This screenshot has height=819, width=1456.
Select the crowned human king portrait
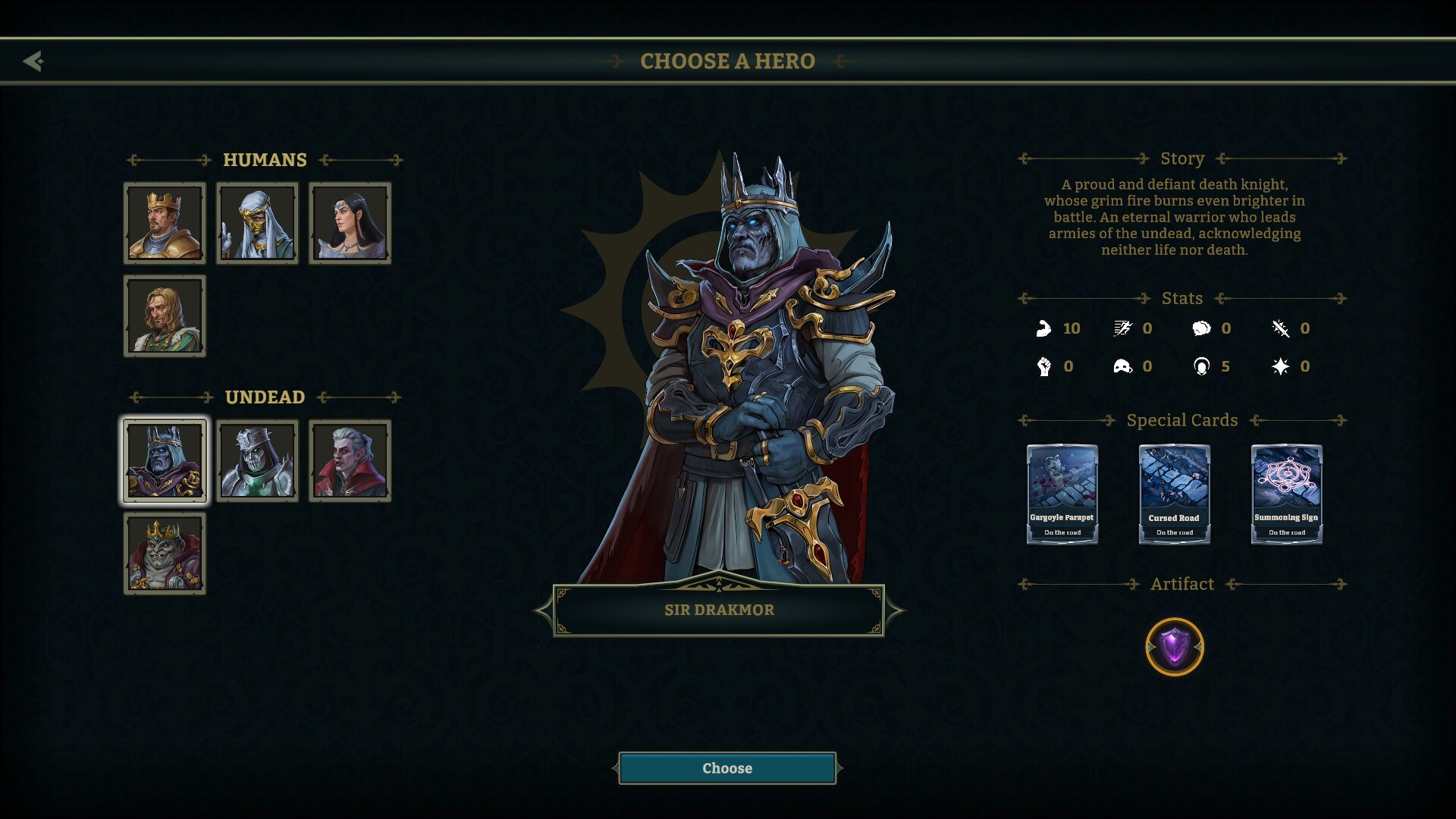pyautogui.click(x=165, y=223)
